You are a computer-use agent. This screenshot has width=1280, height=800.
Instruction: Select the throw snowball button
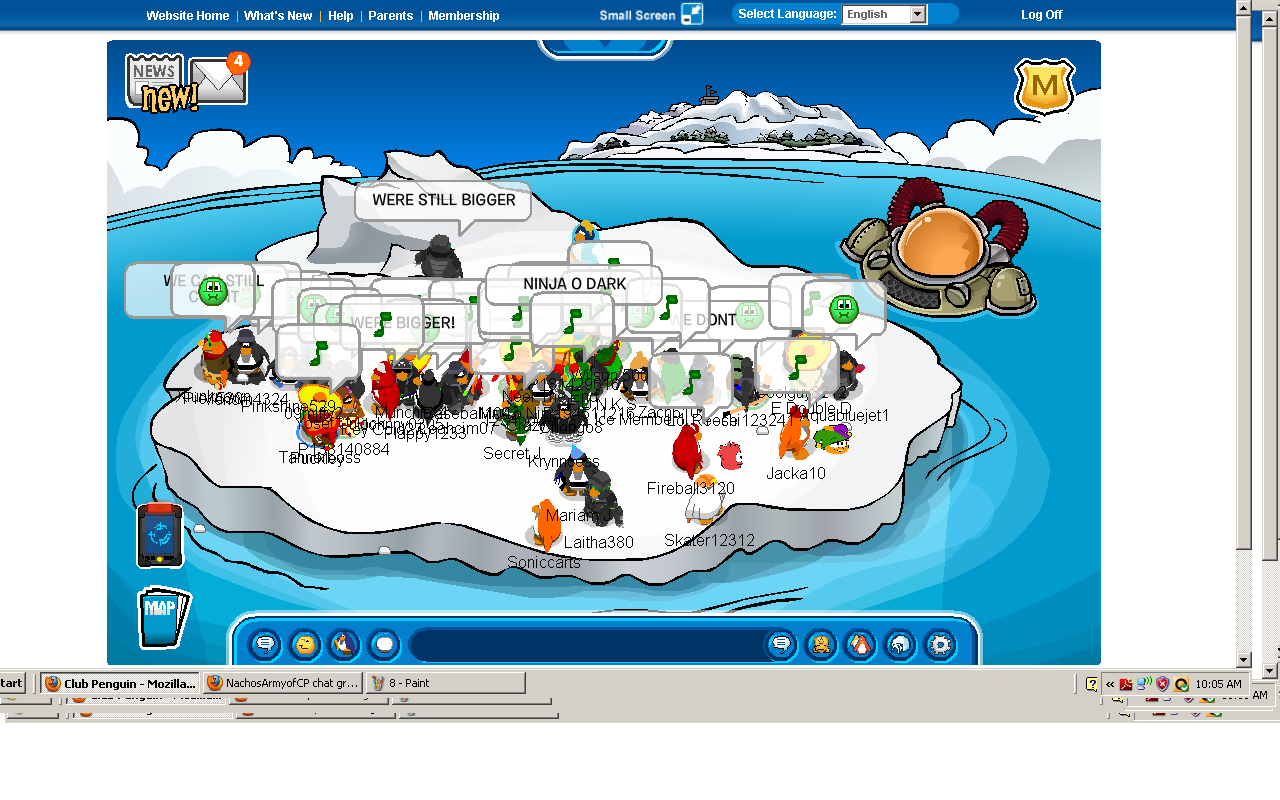(384, 645)
